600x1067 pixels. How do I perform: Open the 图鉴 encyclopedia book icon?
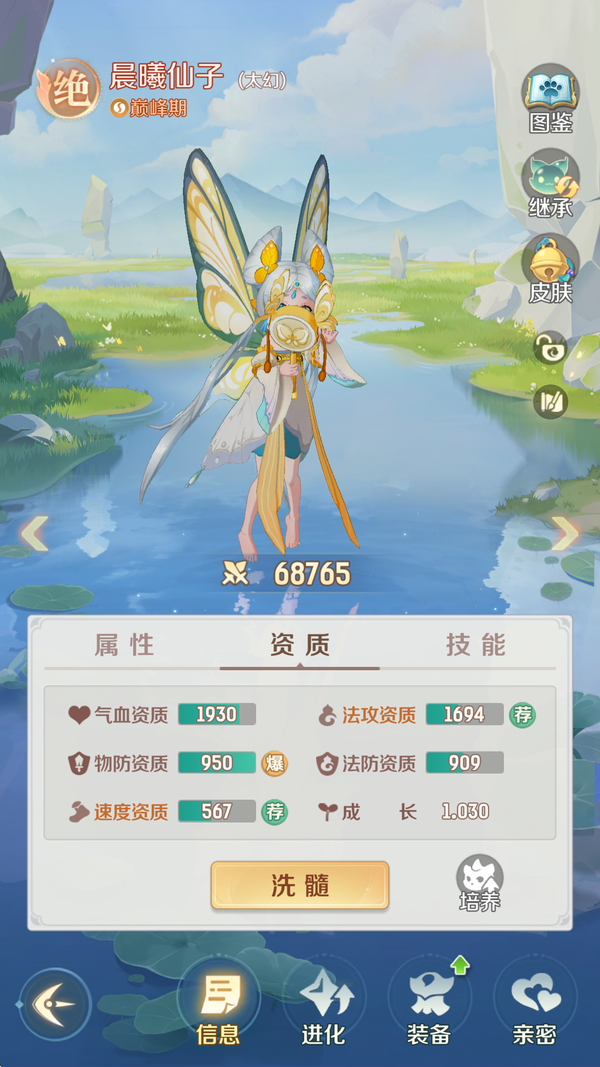tap(550, 96)
